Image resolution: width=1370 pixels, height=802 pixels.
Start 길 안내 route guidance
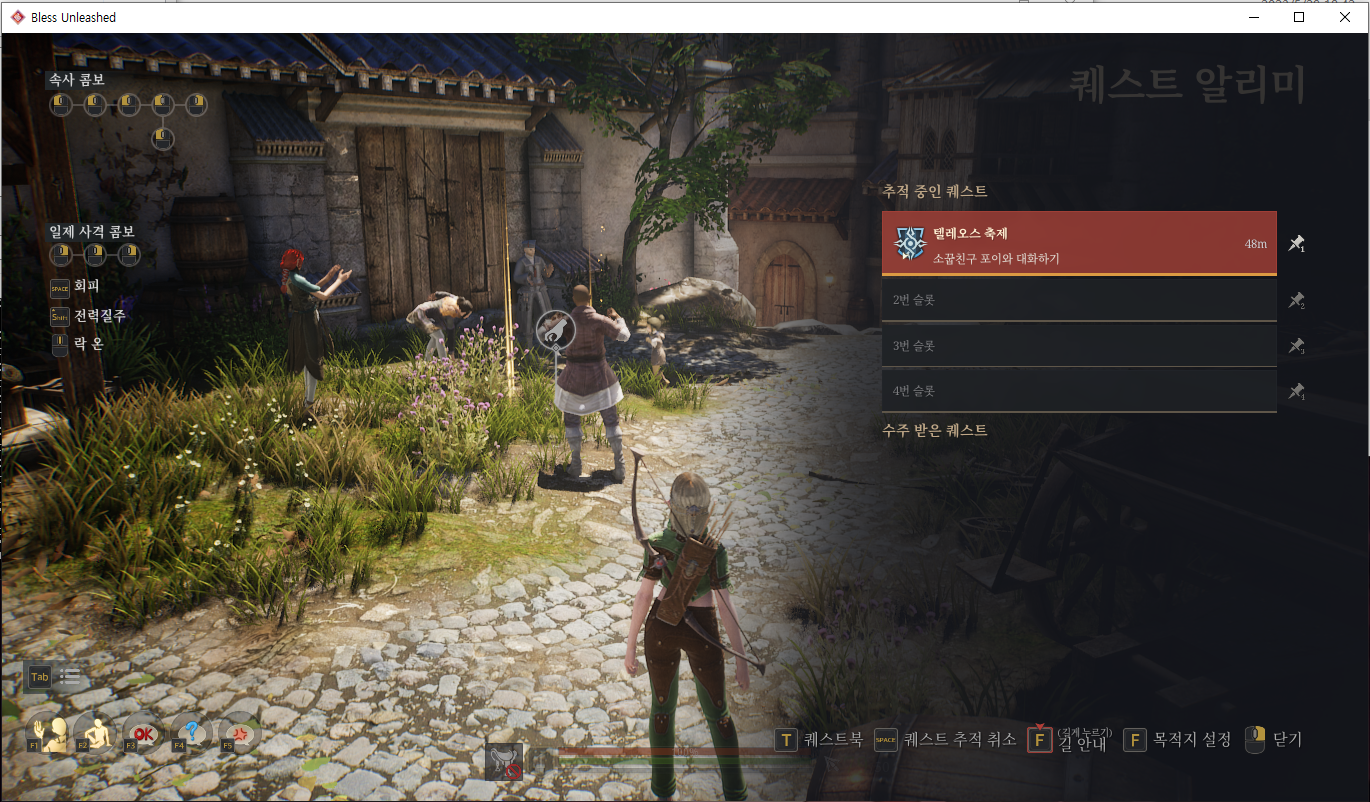point(1070,741)
